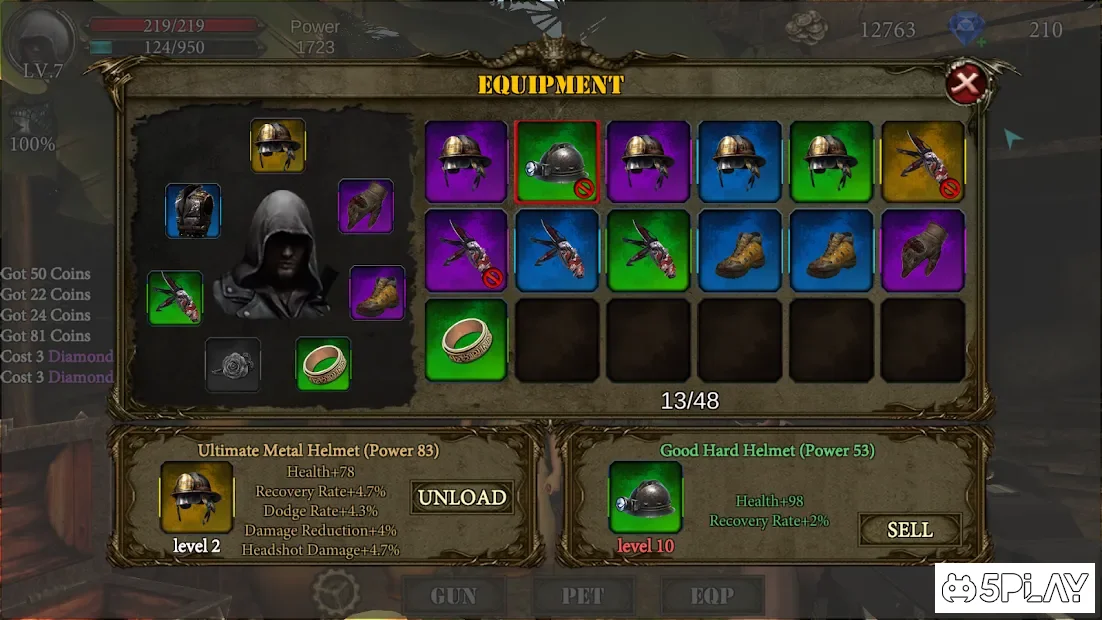Image resolution: width=1102 pixels, height=620 pixels.
Task: Open the PET tab
Action: tap(583, 596)
